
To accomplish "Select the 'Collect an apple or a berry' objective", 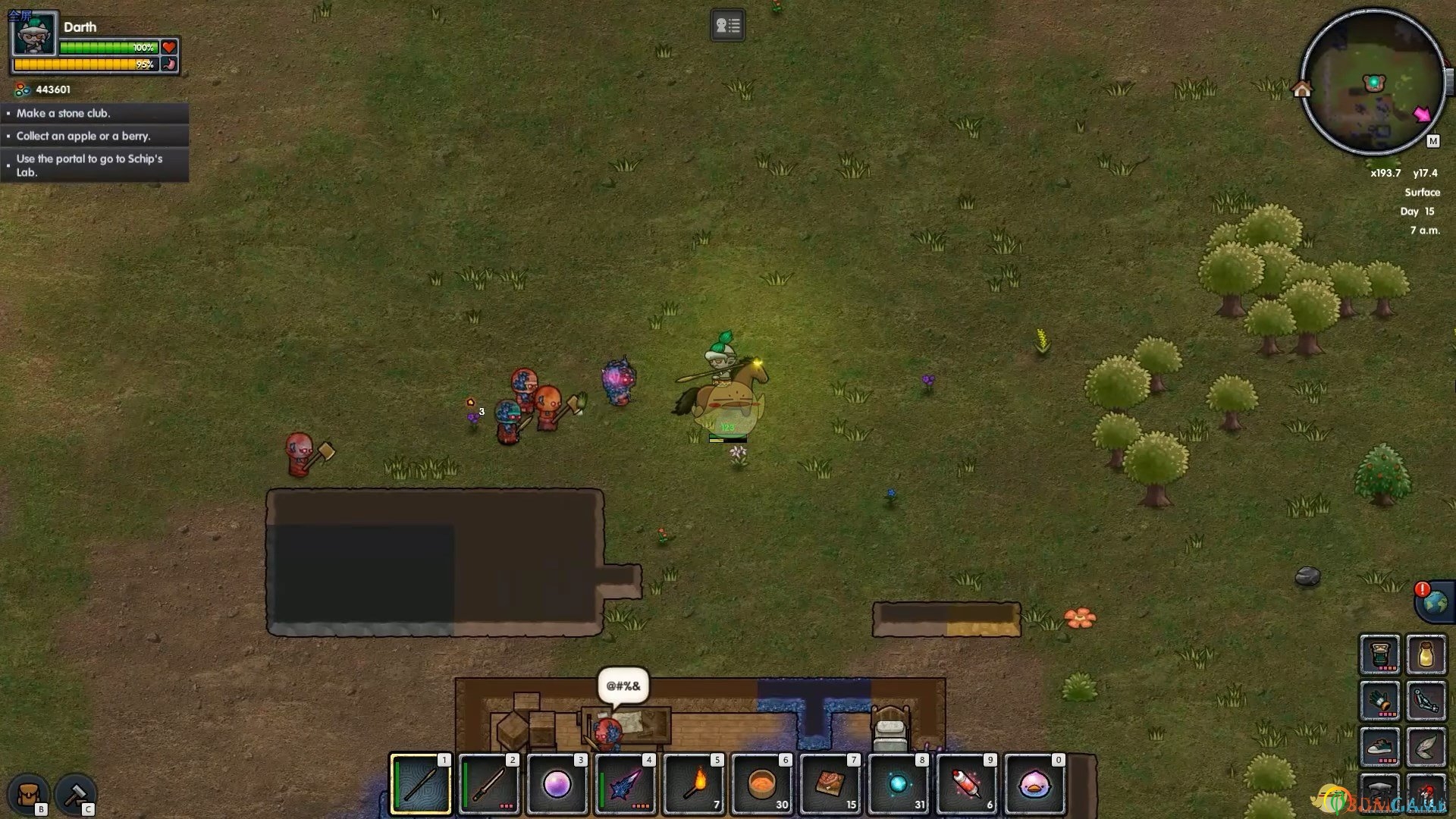I will [x=96, y=136].
